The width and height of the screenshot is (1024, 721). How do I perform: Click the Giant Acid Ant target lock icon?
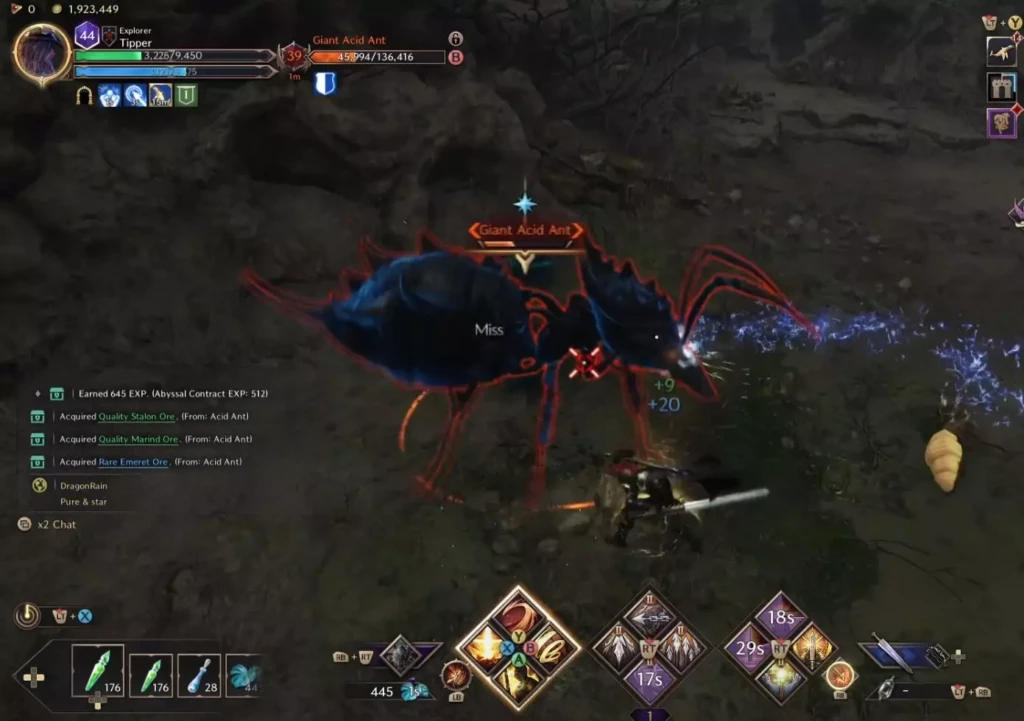[455, 39]
